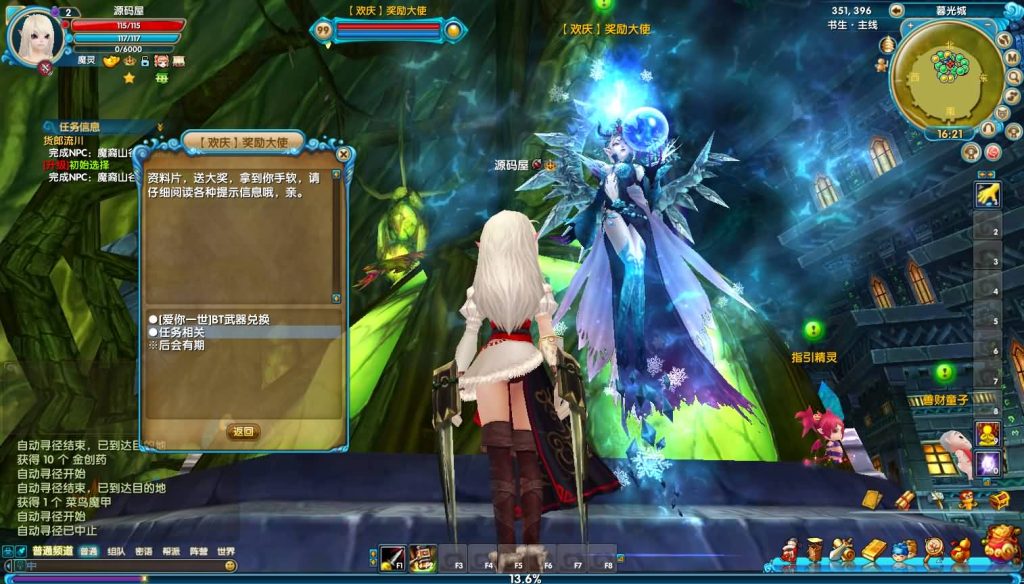Close the 奖励大使 dialogue window

pyautogui.click(x=344, y=154)
